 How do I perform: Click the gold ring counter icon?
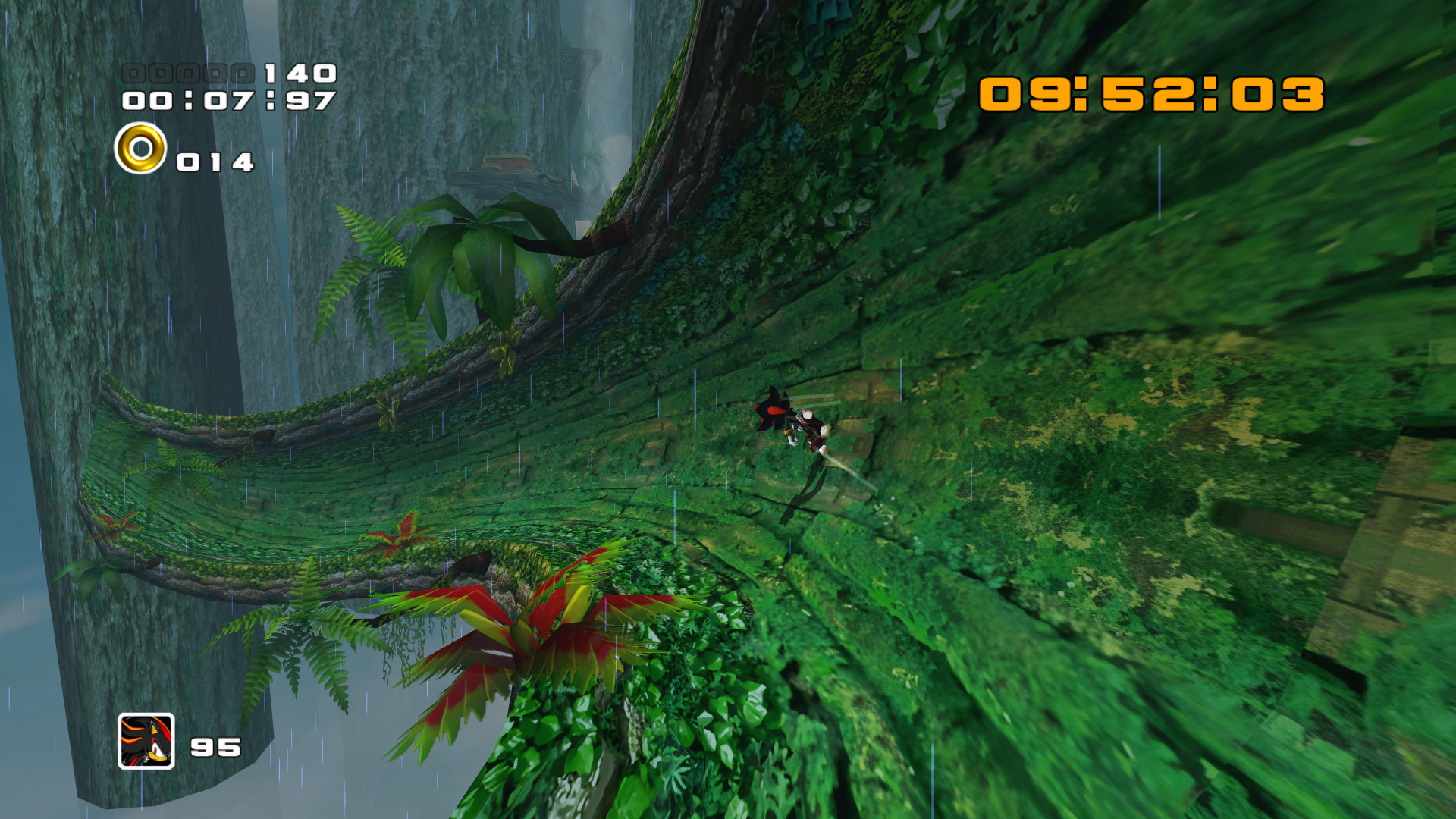[x=140, y=149]
